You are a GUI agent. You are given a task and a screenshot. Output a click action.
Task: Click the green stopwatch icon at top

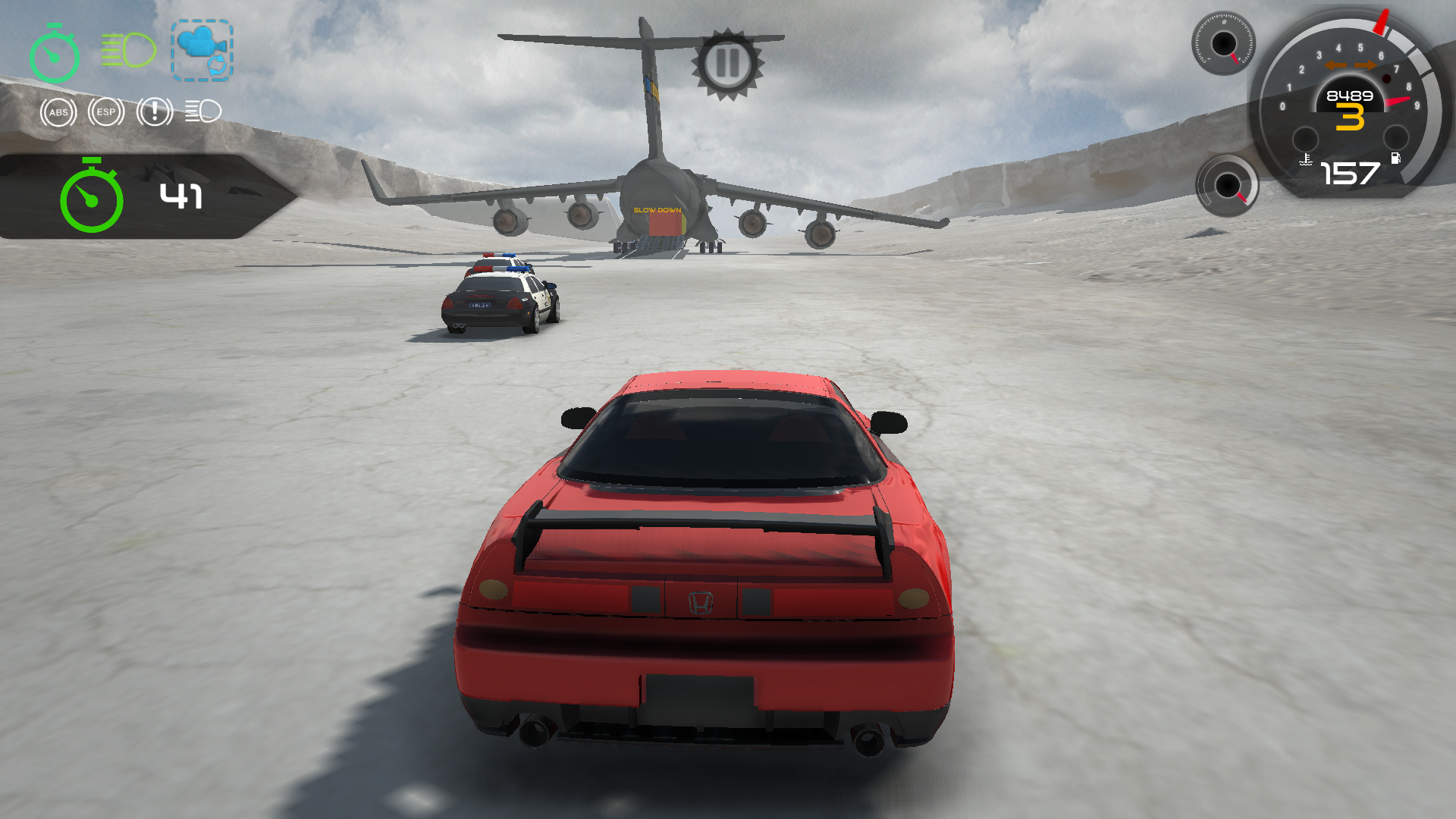[55, 53]
